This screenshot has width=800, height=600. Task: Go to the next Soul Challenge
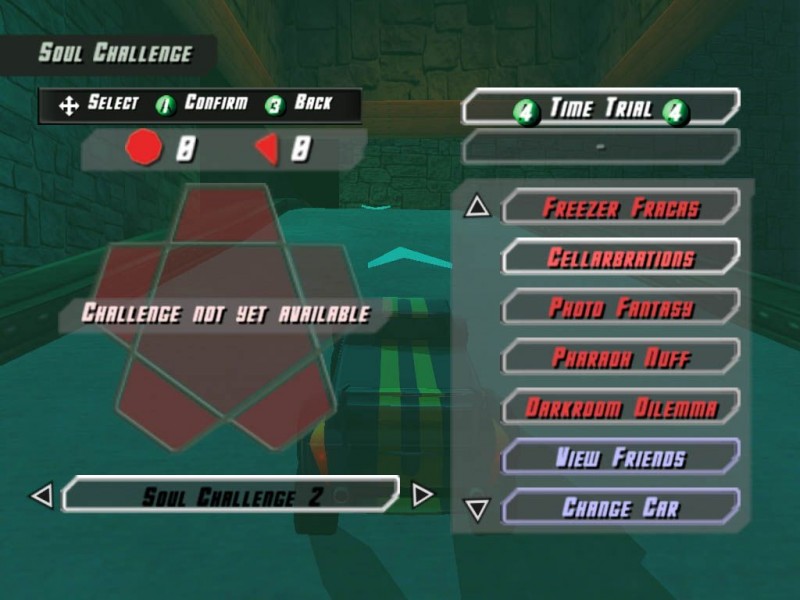[x=423, y=495]
